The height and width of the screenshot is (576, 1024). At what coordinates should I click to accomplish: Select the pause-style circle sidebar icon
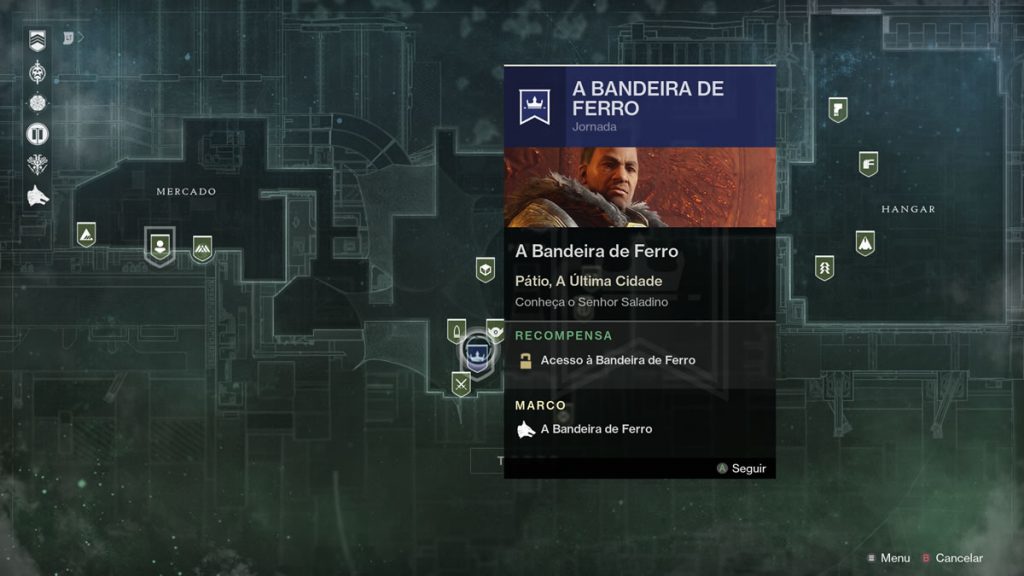pyautogui.click(x=38, y=133)
